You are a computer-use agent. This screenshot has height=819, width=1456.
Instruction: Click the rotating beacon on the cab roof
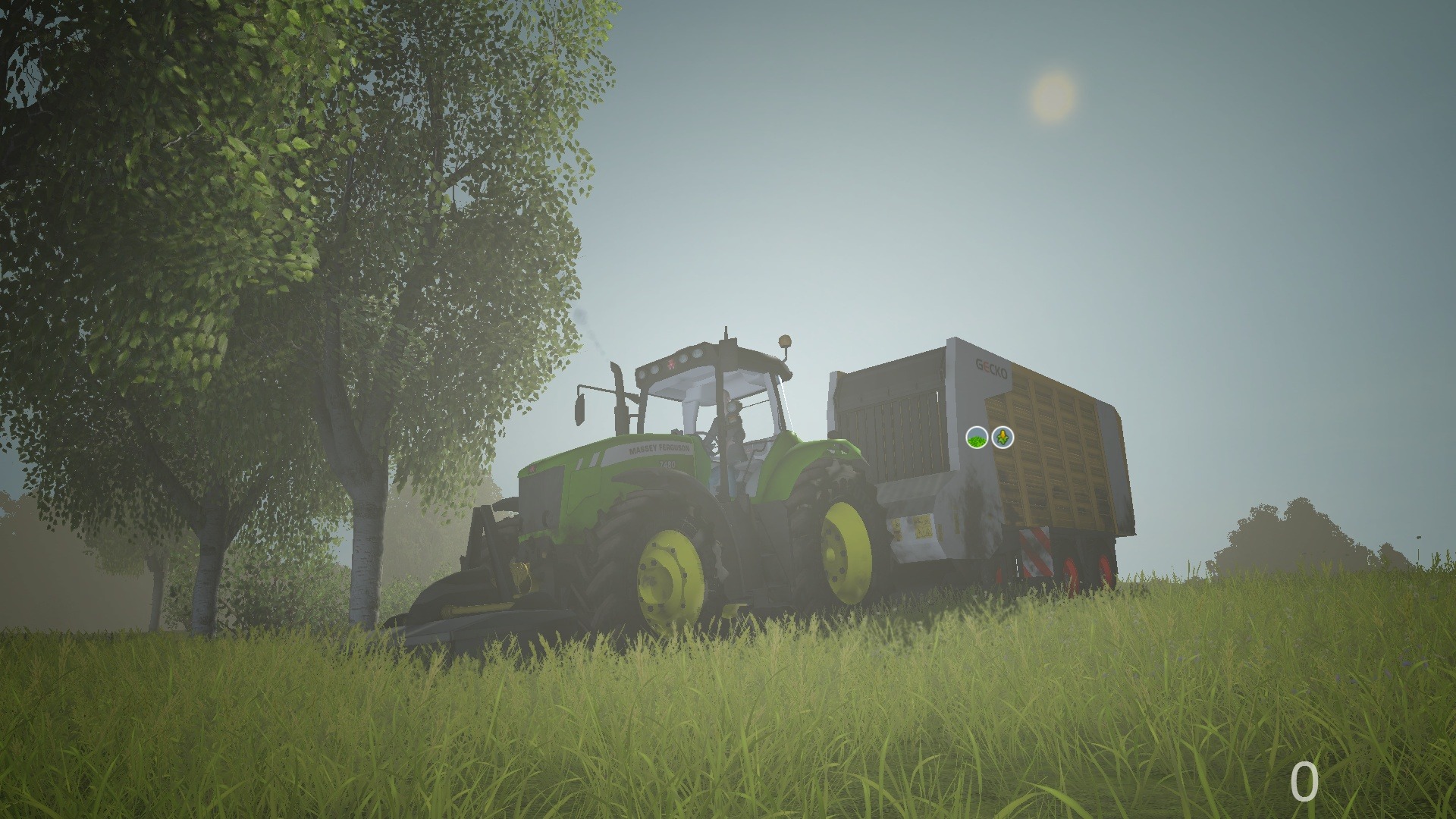[x=784, y=343]
